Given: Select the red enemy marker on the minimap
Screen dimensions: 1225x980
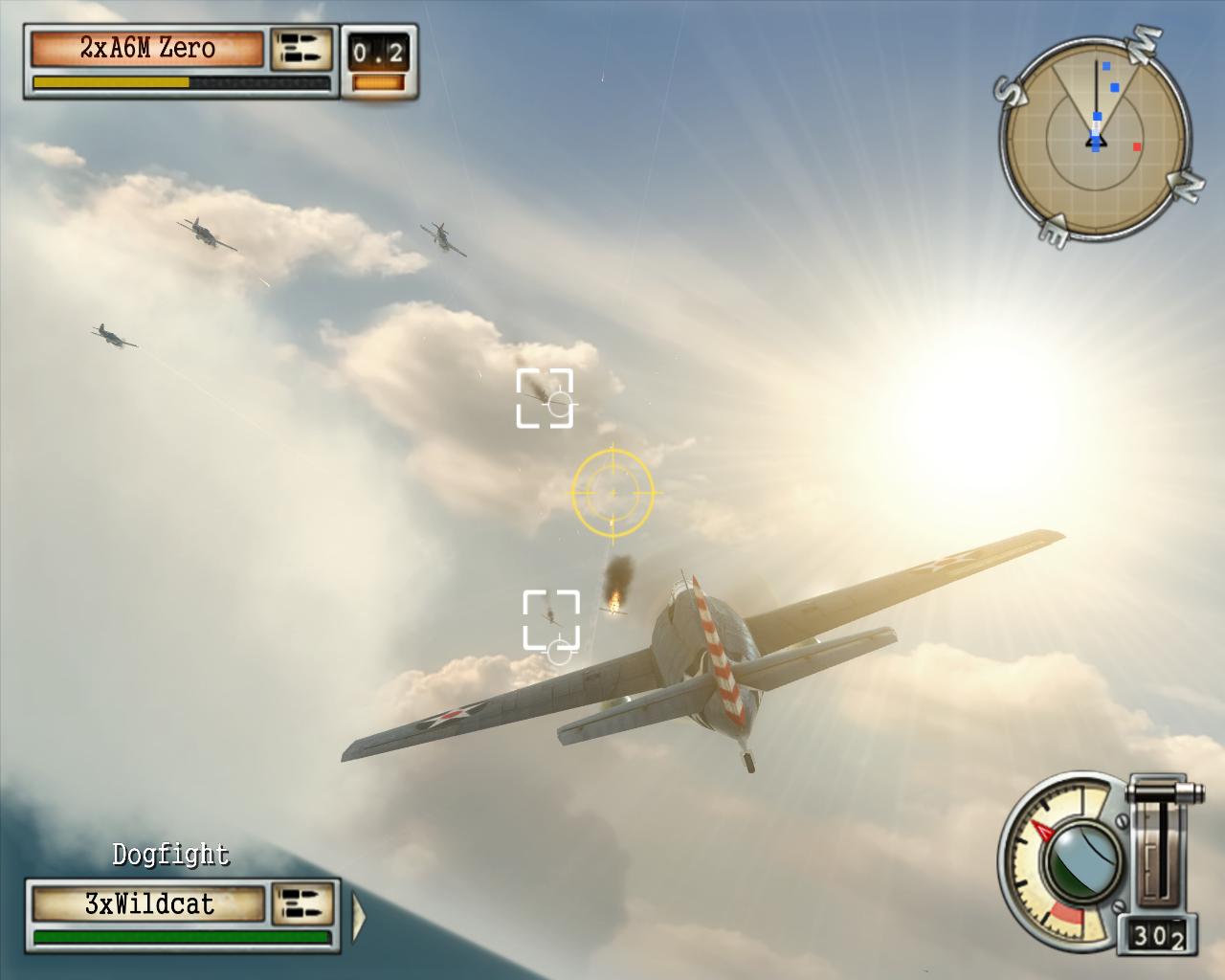Looking at the screenshot, I should pos(1137,147).
